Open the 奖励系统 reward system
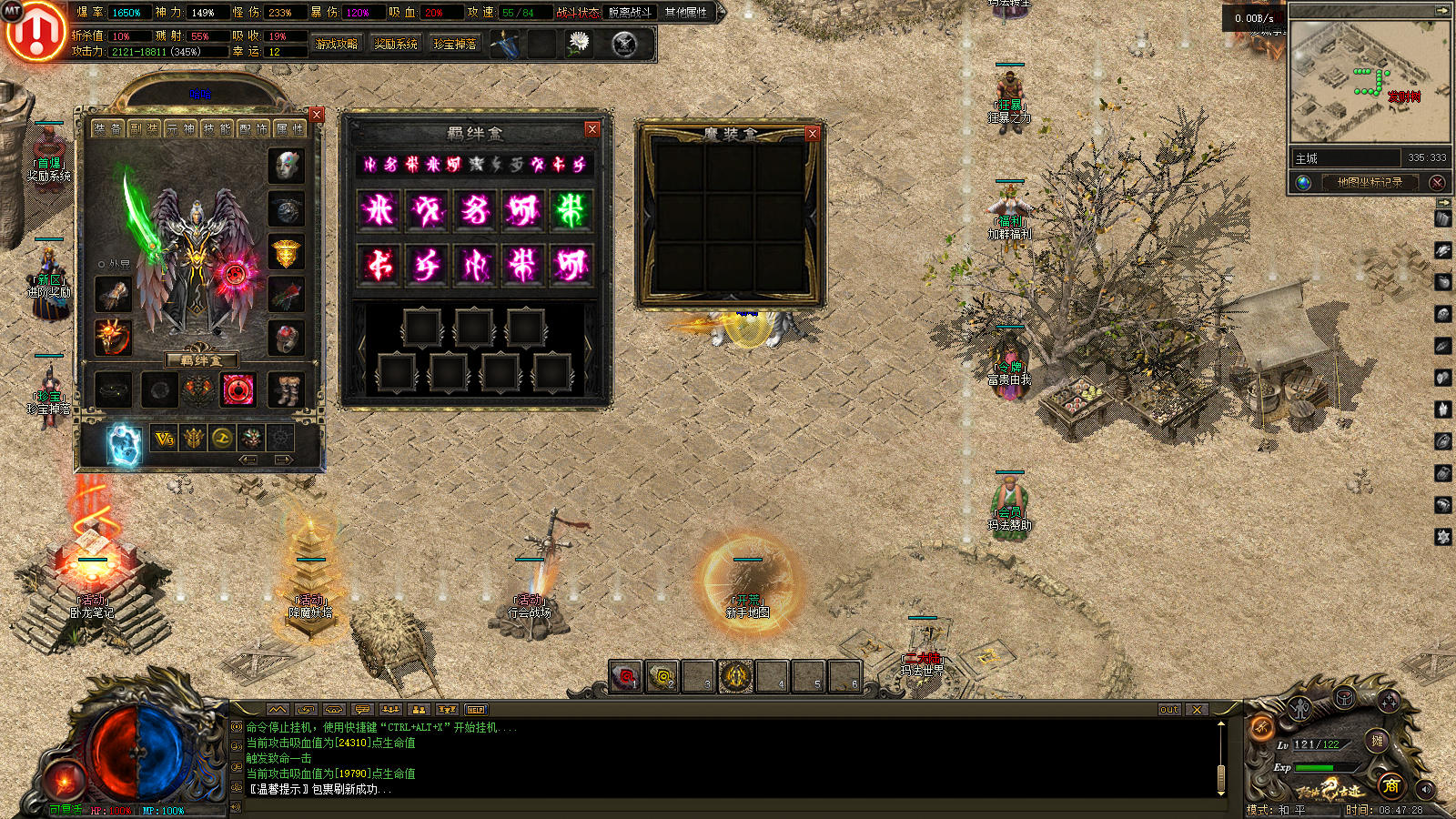Viewport: 1456px width, 819px height. (x=396, y=44)
